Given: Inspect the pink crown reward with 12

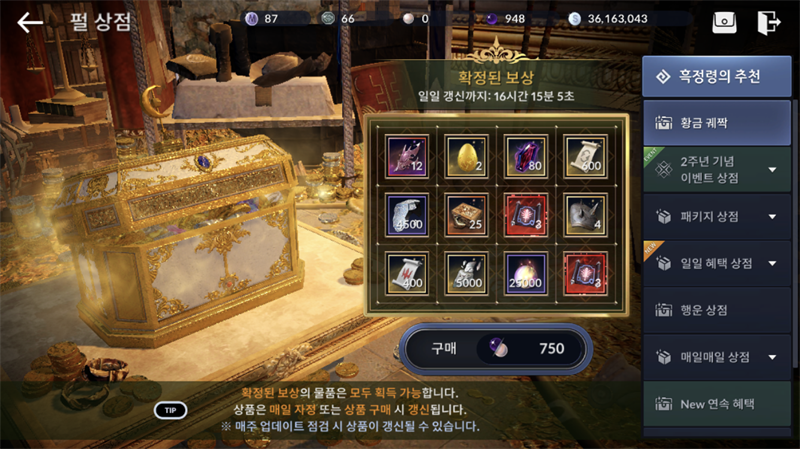Looking at the screenshot, I should 408,155.
